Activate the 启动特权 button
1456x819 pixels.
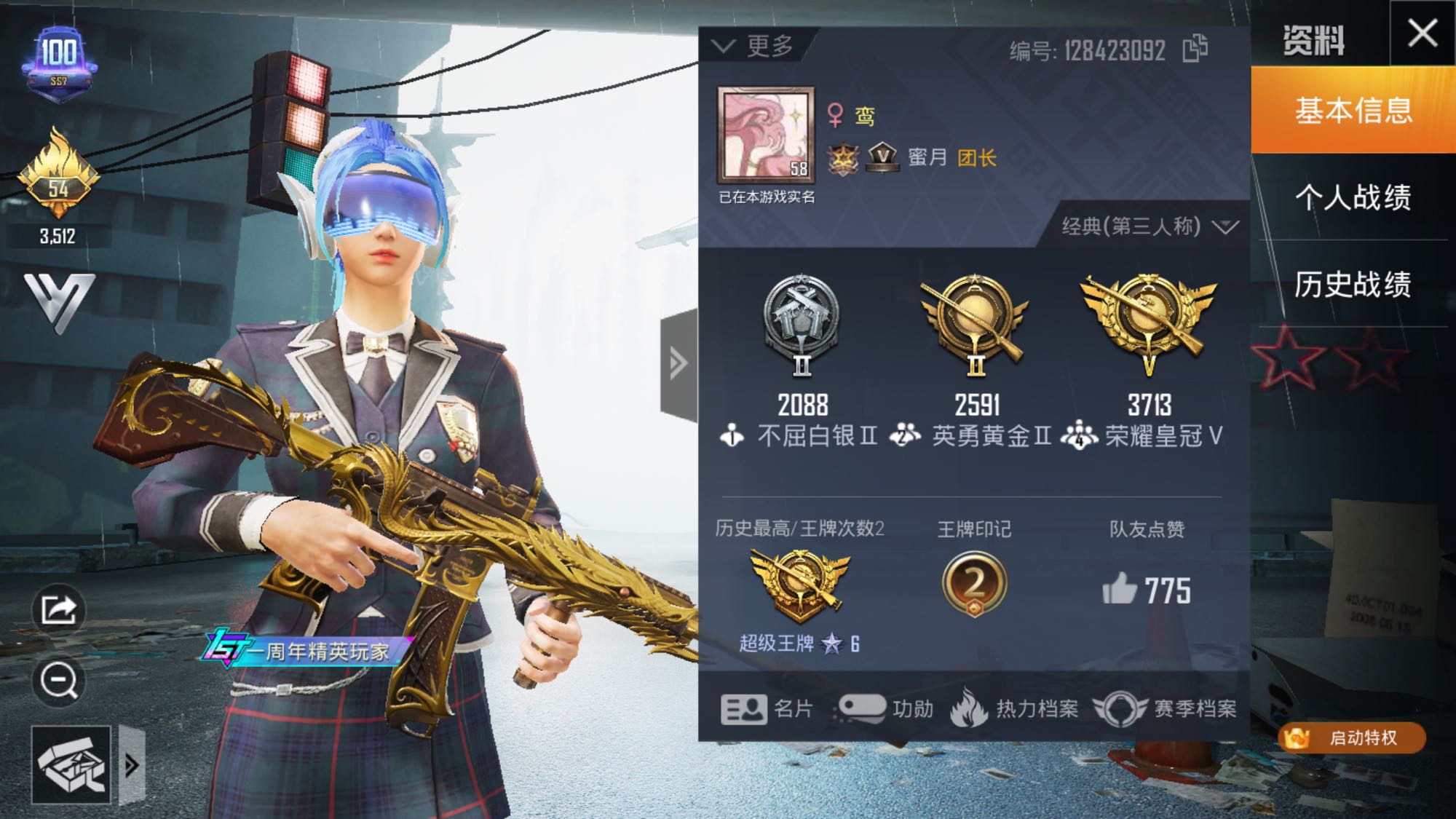tap(1352, 737)
